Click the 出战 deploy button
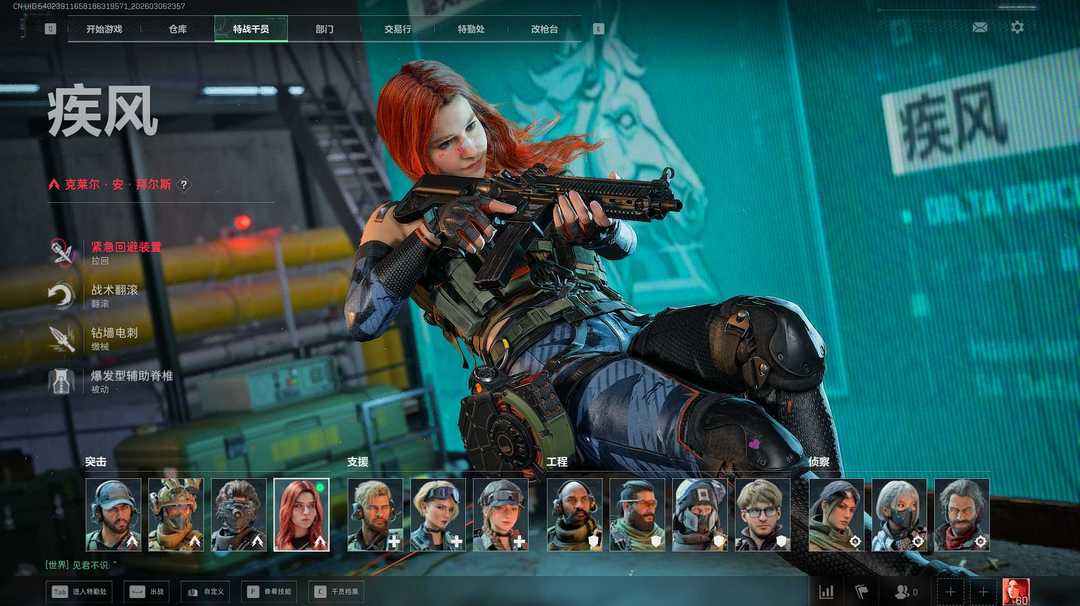Image resolution: width=1080 pixels, height=606 pixels. pos(146,592)
